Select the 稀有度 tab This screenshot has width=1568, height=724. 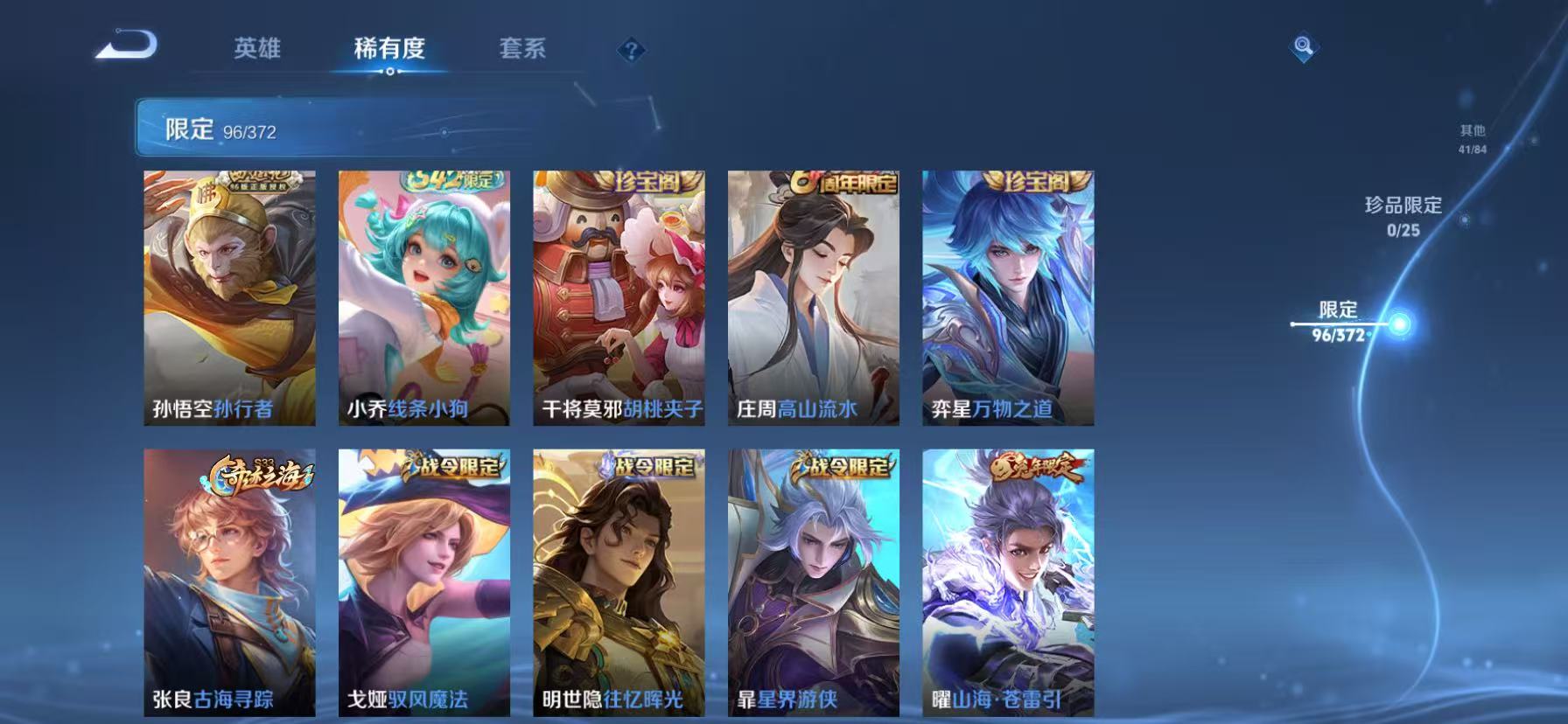[x=389, y=50]
